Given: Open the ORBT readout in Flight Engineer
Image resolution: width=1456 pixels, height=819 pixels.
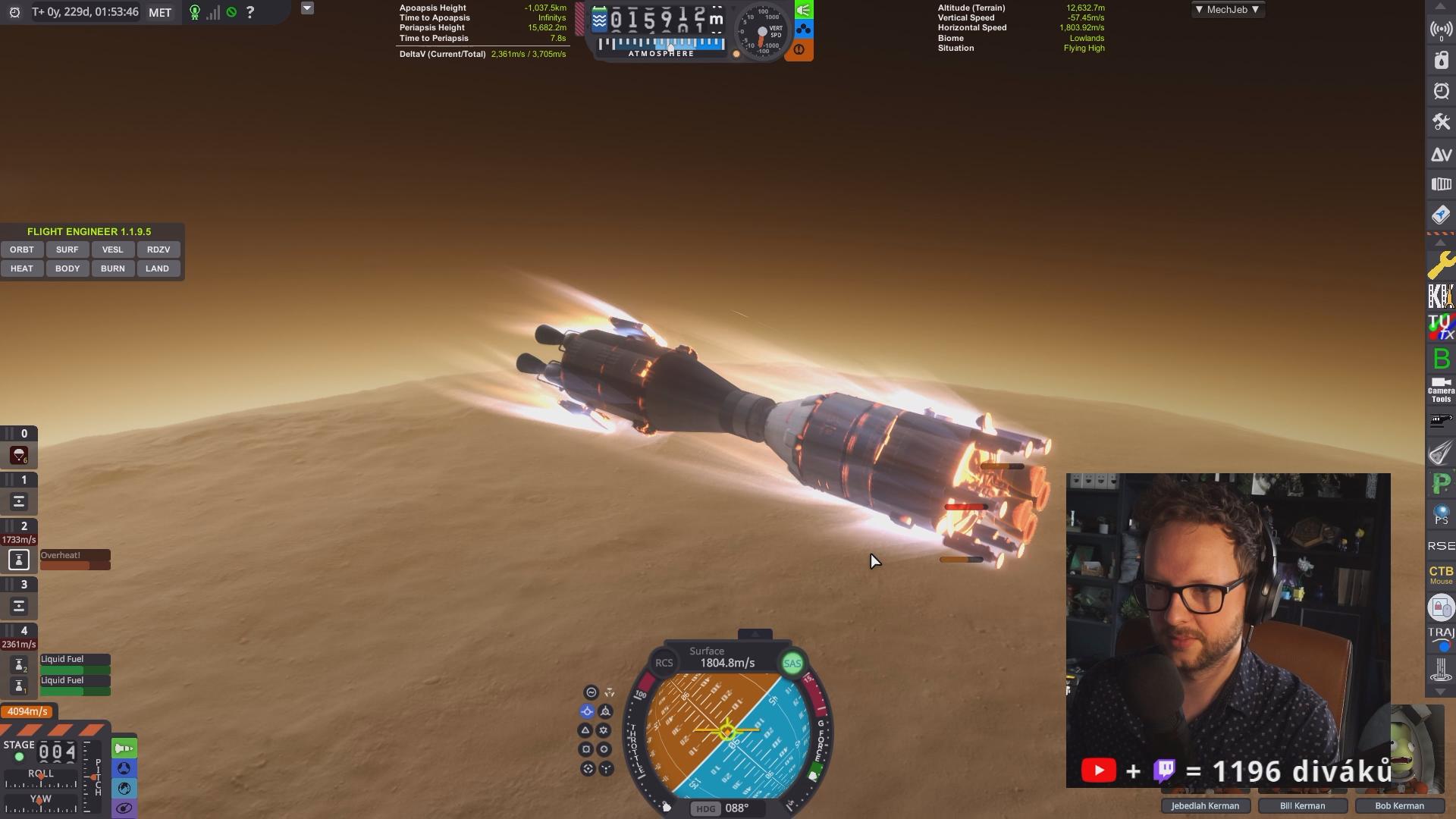Looking at the screenshot, I should click(22, 249).
